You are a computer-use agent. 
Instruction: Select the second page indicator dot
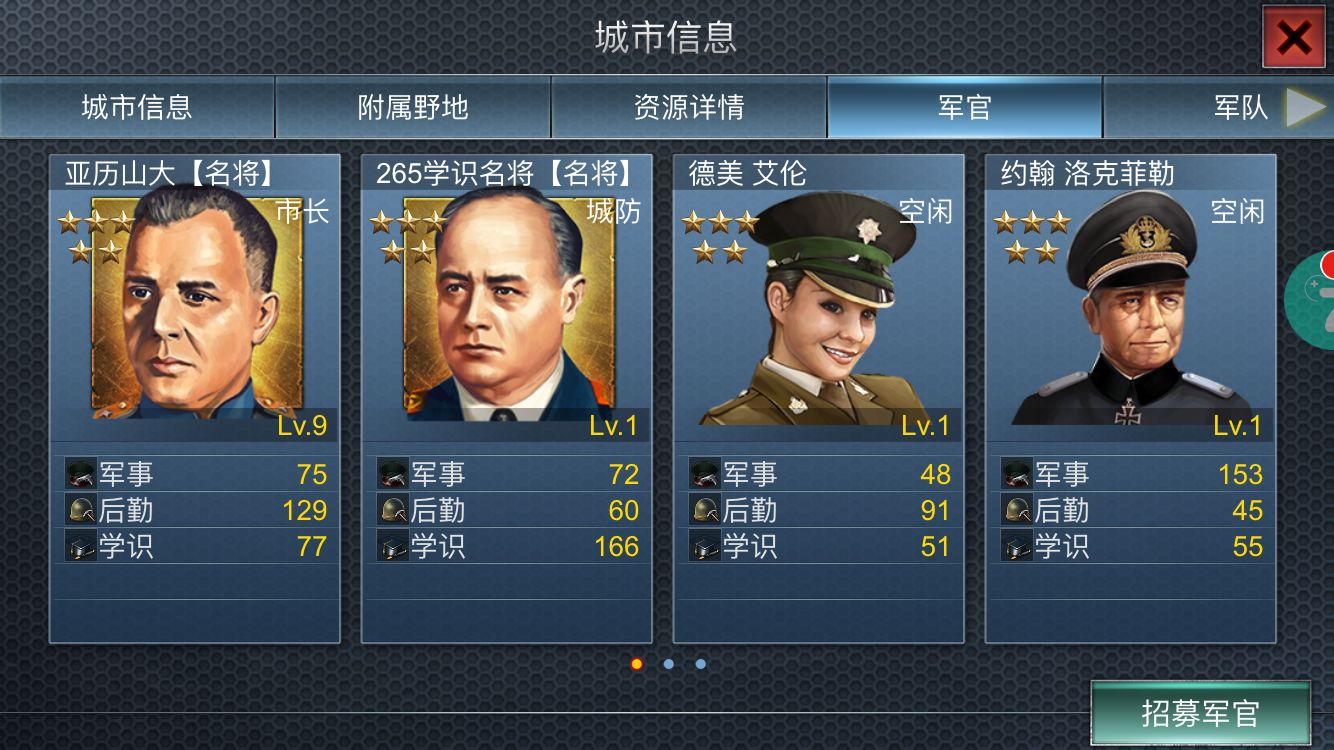[x=667, y=662]
